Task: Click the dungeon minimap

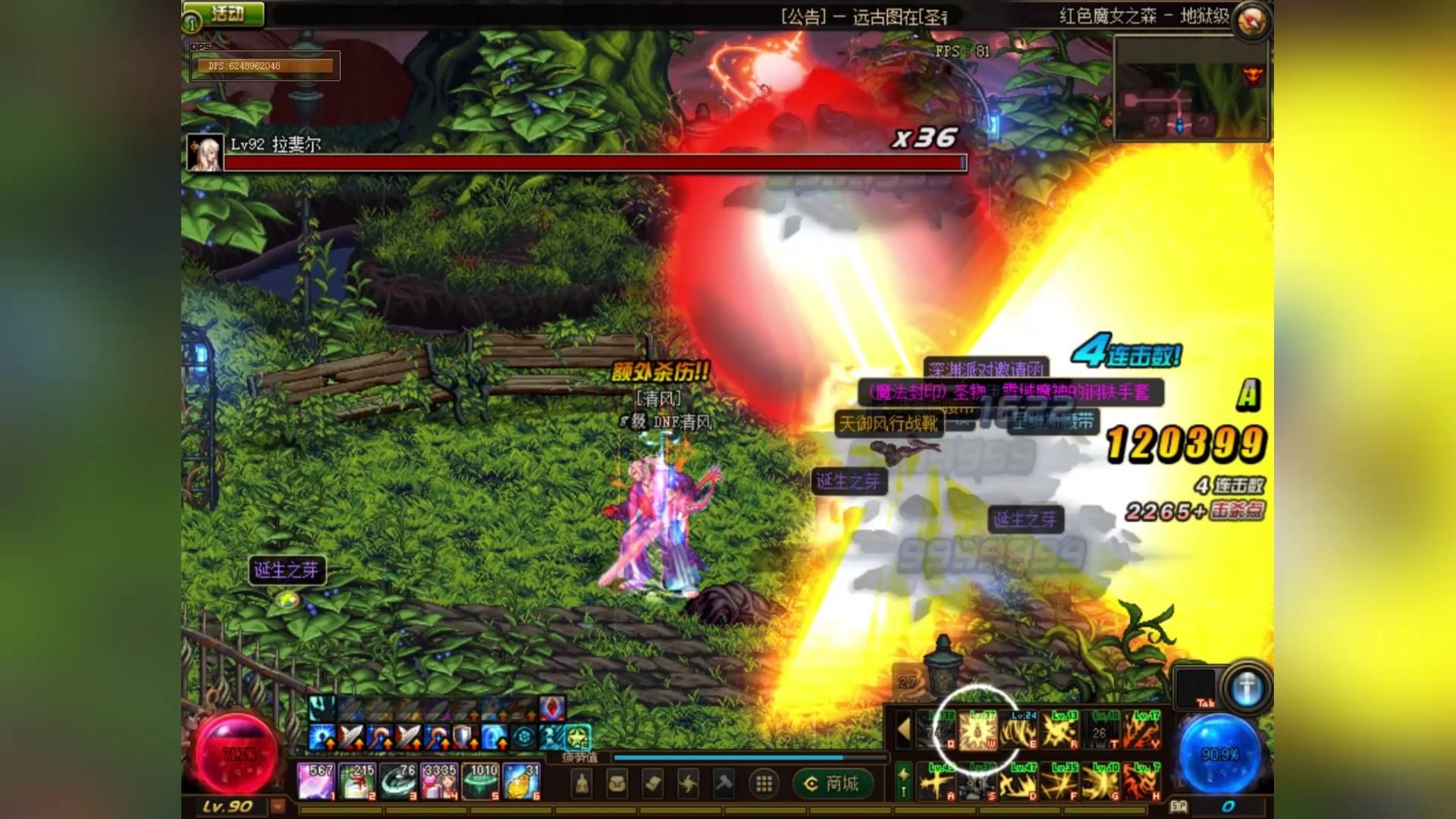Action: tap(1190, 89)
